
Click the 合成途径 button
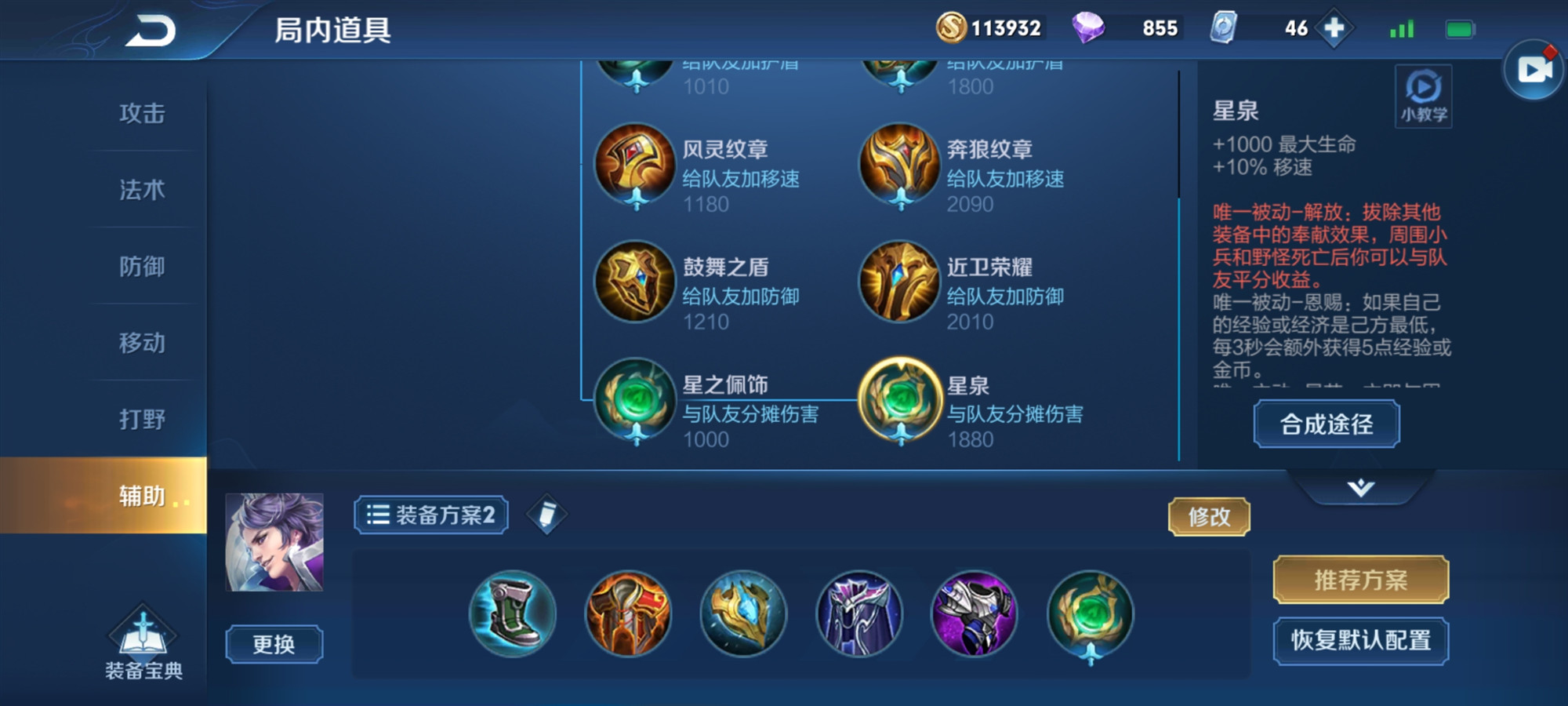point(1325,424)
